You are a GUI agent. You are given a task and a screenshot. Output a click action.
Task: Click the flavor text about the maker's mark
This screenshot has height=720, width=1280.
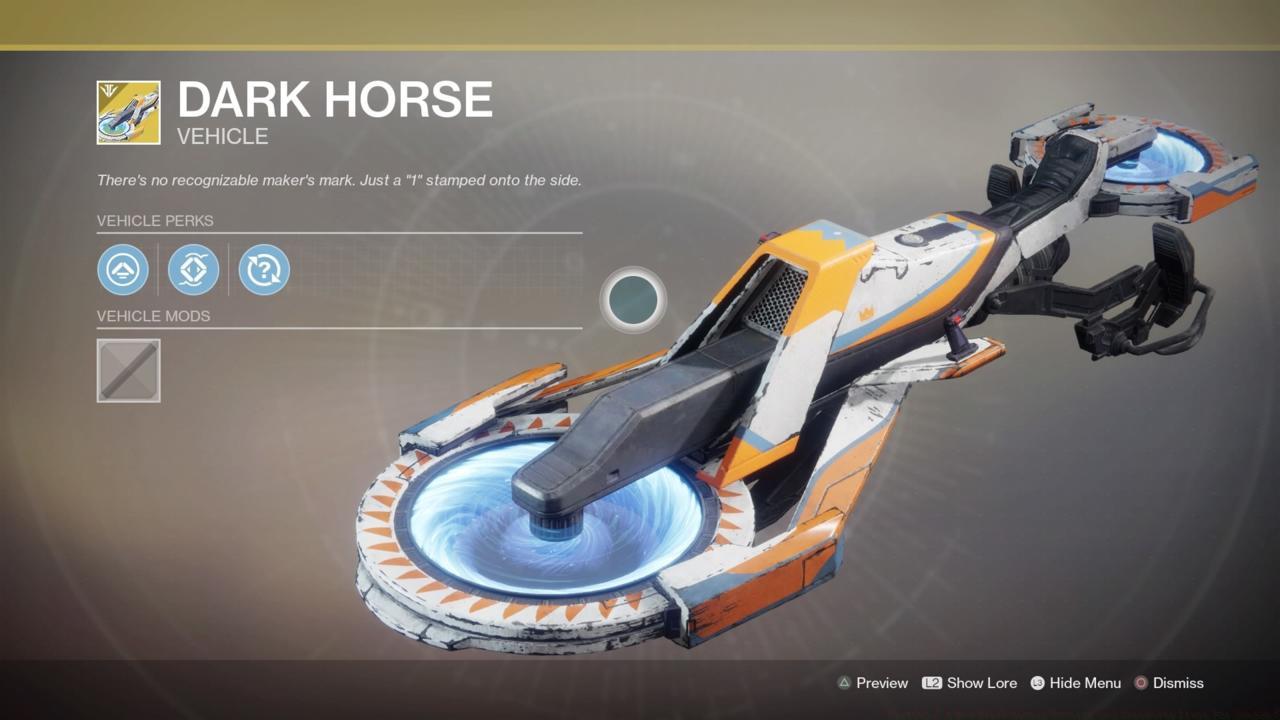pos(340,180)
